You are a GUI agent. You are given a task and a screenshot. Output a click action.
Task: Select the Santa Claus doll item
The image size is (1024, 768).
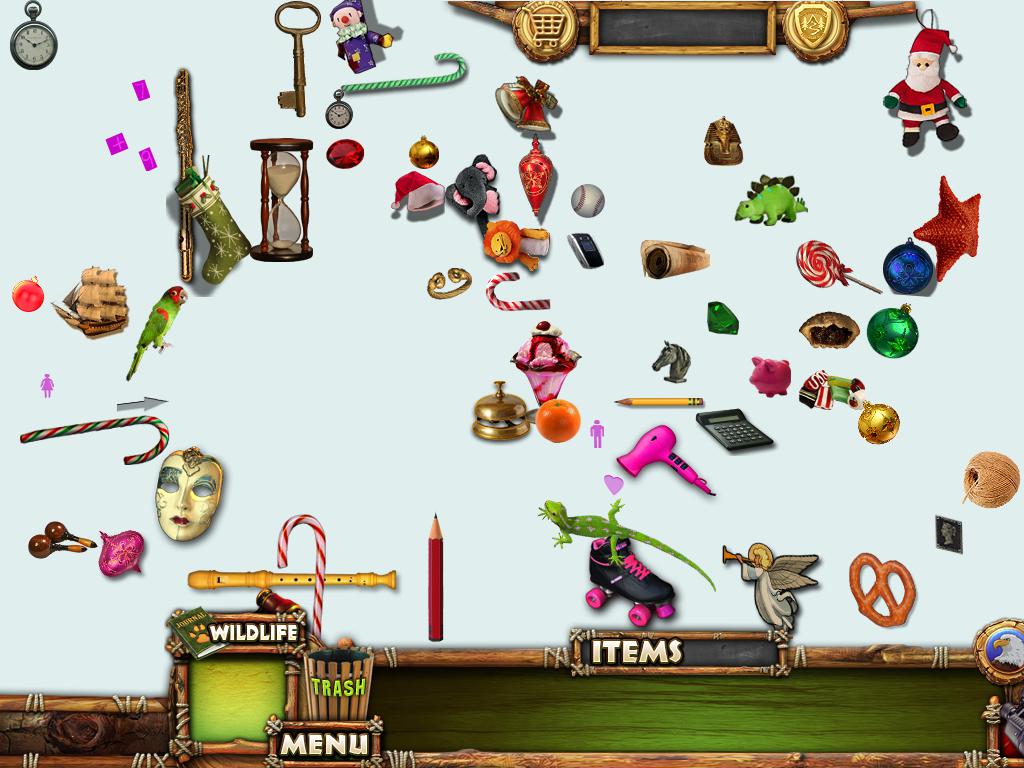coord(923,89)
